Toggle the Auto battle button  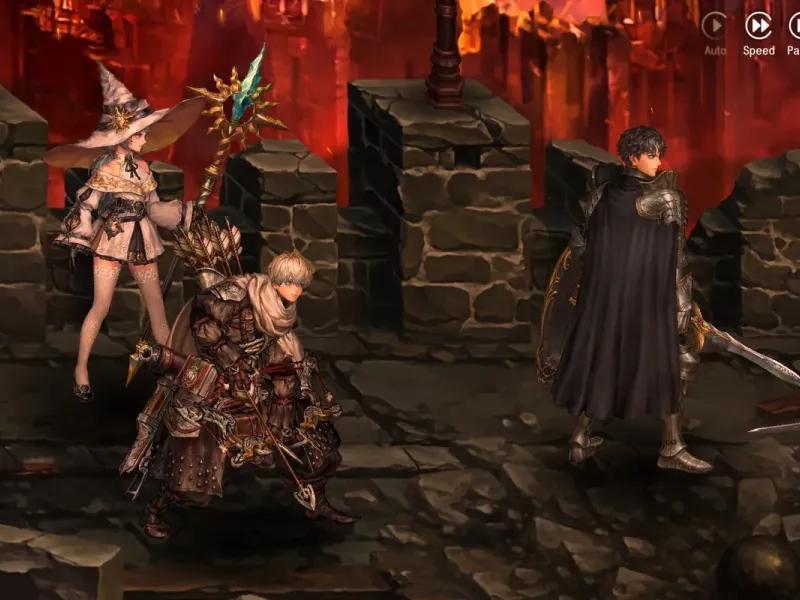click(714, 26)
